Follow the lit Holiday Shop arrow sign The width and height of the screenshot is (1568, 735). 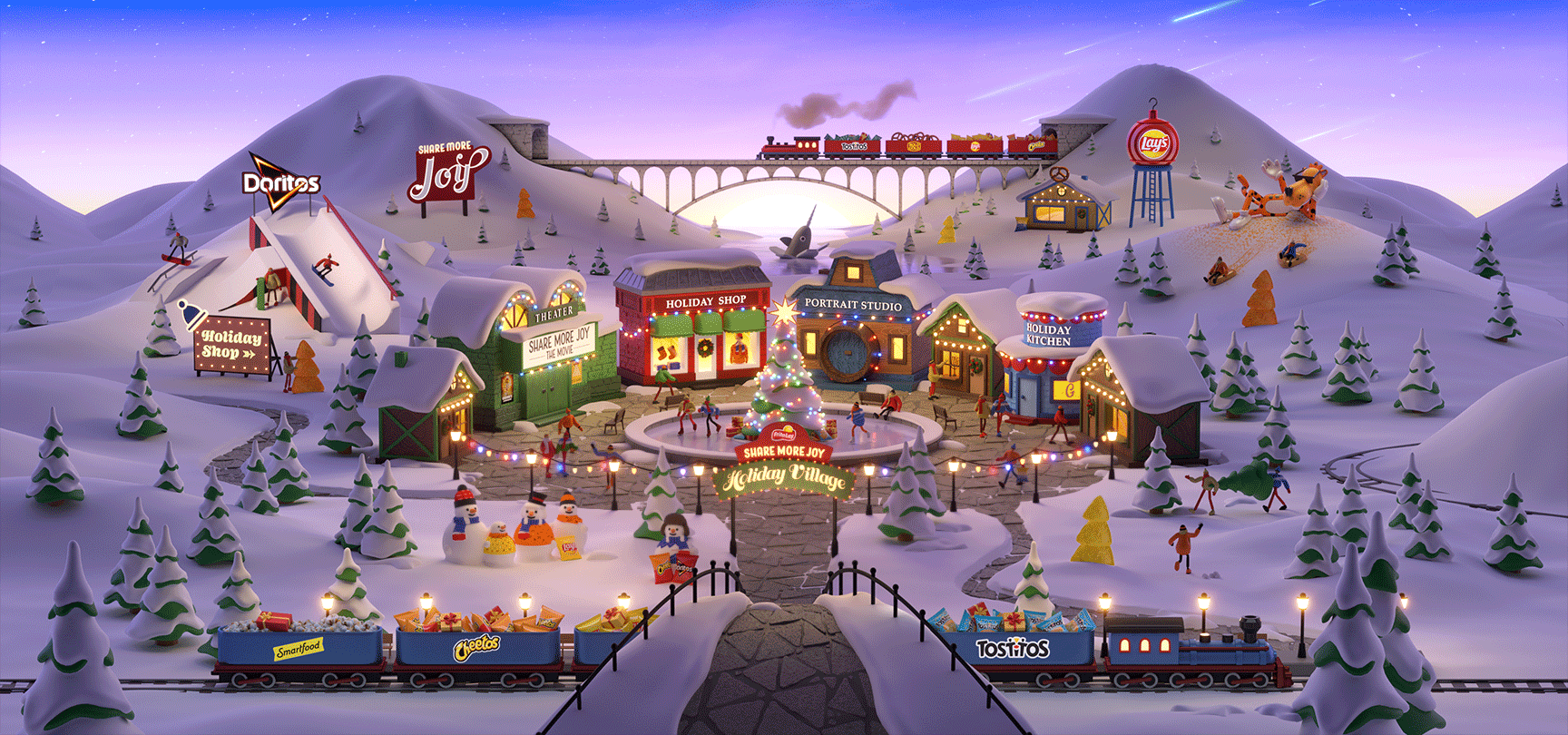(x=232, y=346)
